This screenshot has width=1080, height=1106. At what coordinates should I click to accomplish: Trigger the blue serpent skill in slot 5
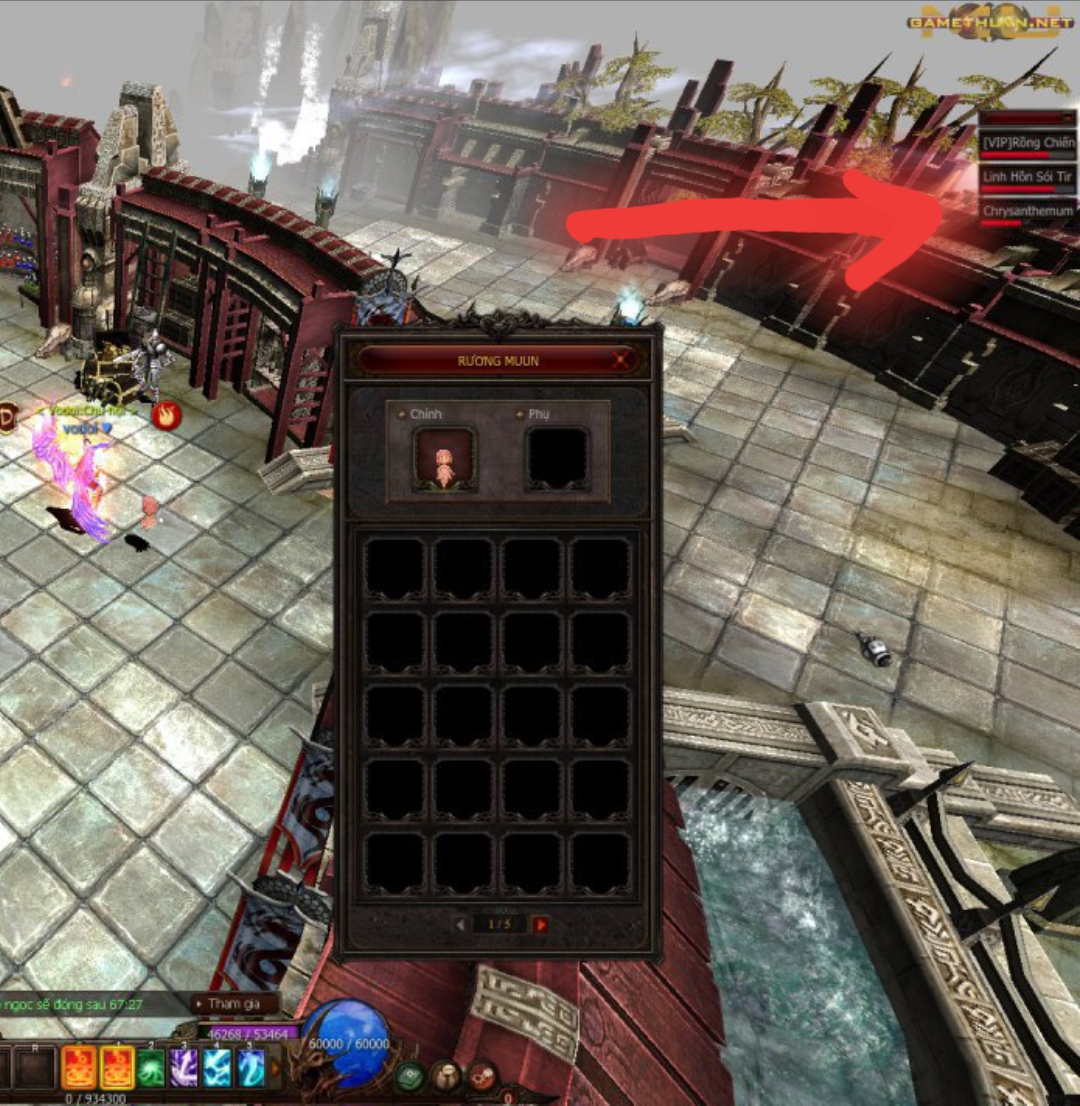click(x=250, y=1068)
